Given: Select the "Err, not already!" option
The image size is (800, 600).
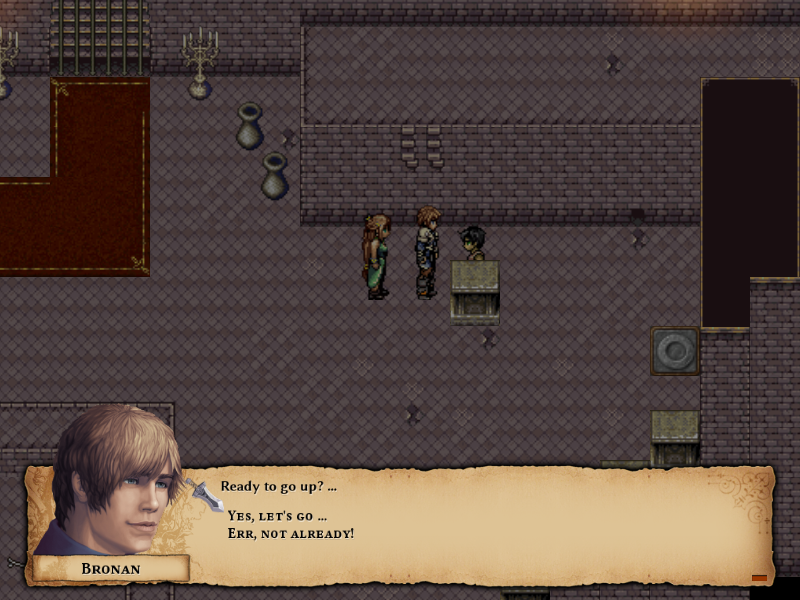Looking at the screenshot, I should tap(290, 534).
